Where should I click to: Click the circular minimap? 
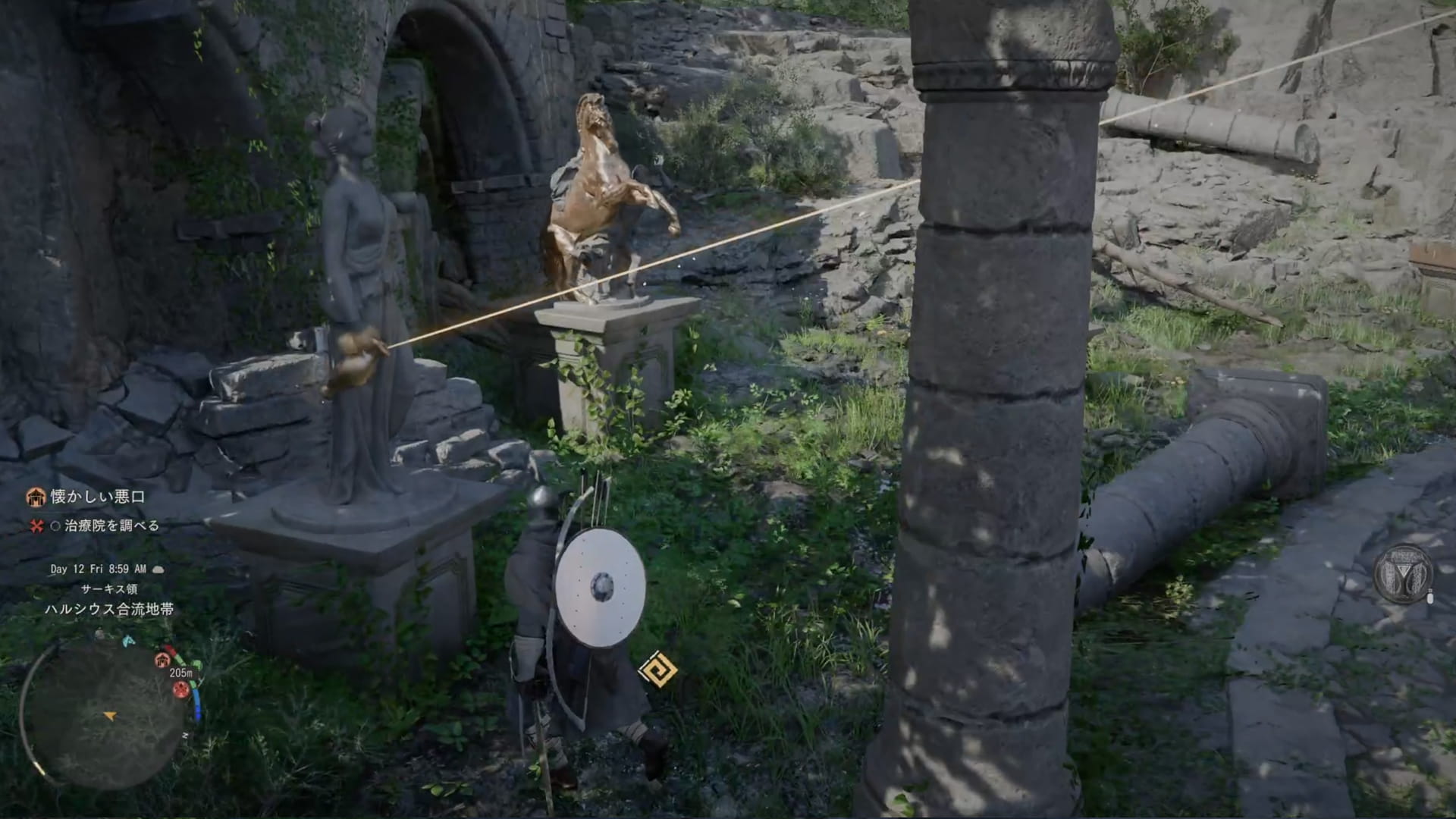point(105,716)
